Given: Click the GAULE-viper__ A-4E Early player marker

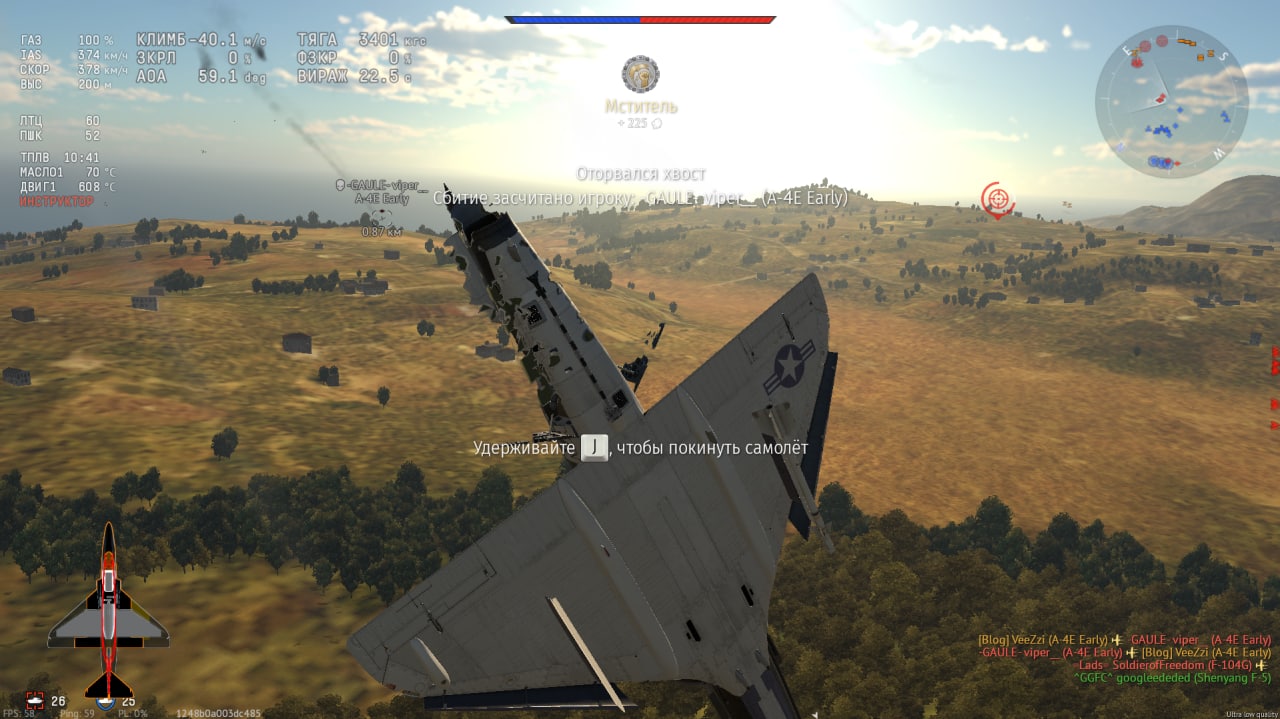Looking at the screenshot, I should click(381, 192).
